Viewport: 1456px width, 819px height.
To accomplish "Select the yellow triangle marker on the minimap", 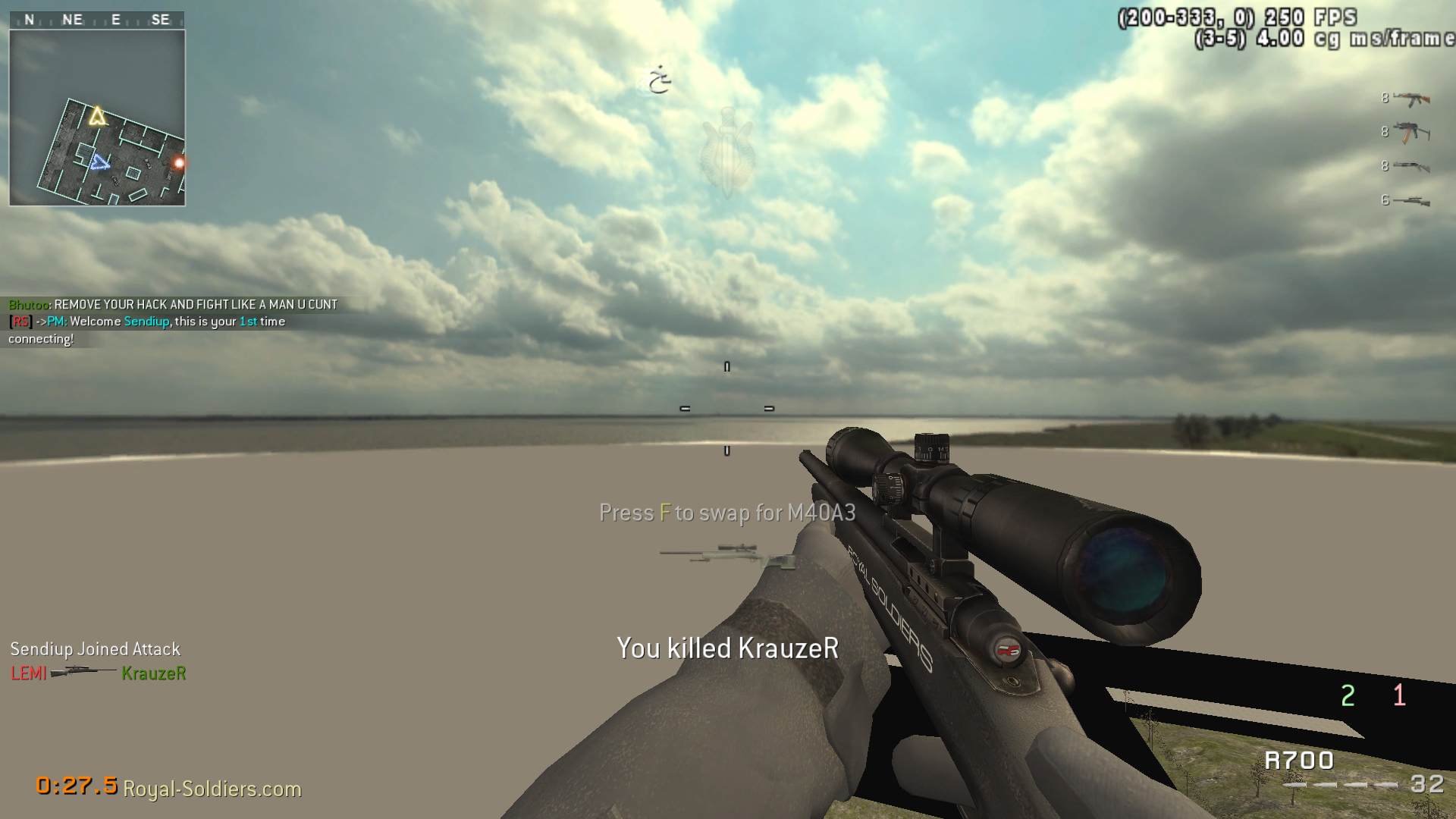I will (96, 118).
